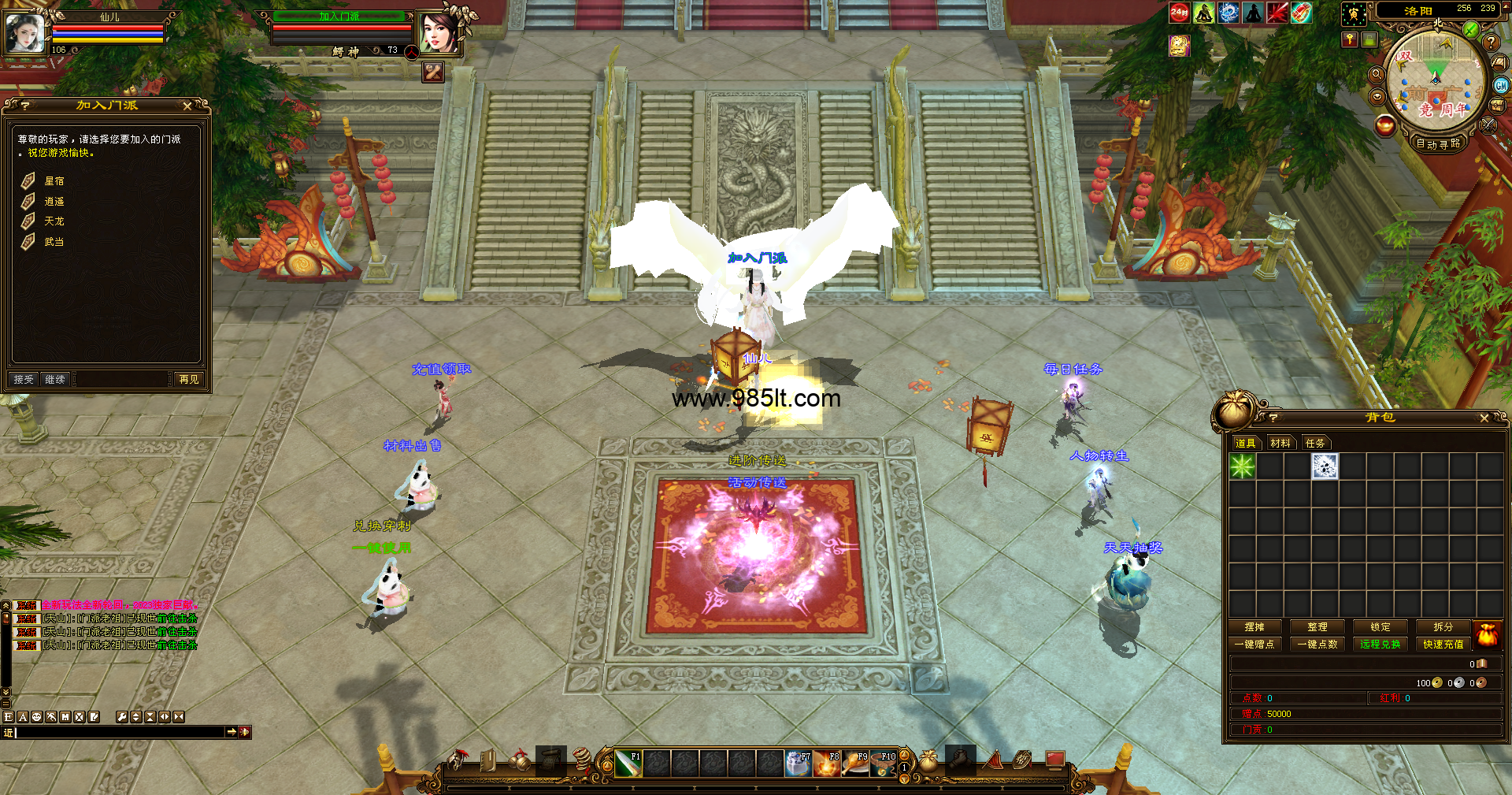This screenshot has width=1512, height=795.
Task: Choose the 武当 sect option
Action: pyautogui.click(x=54, y=242)
